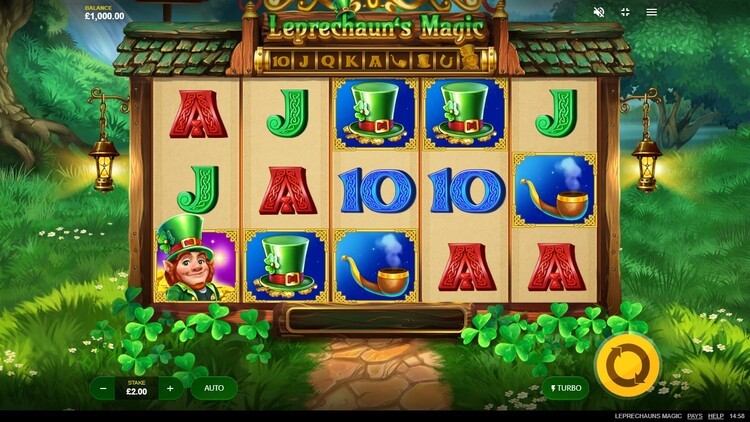The width and height of the screenshot is (750, 422).
Task: Open the Pays paytable link
Action: point(694,415)
